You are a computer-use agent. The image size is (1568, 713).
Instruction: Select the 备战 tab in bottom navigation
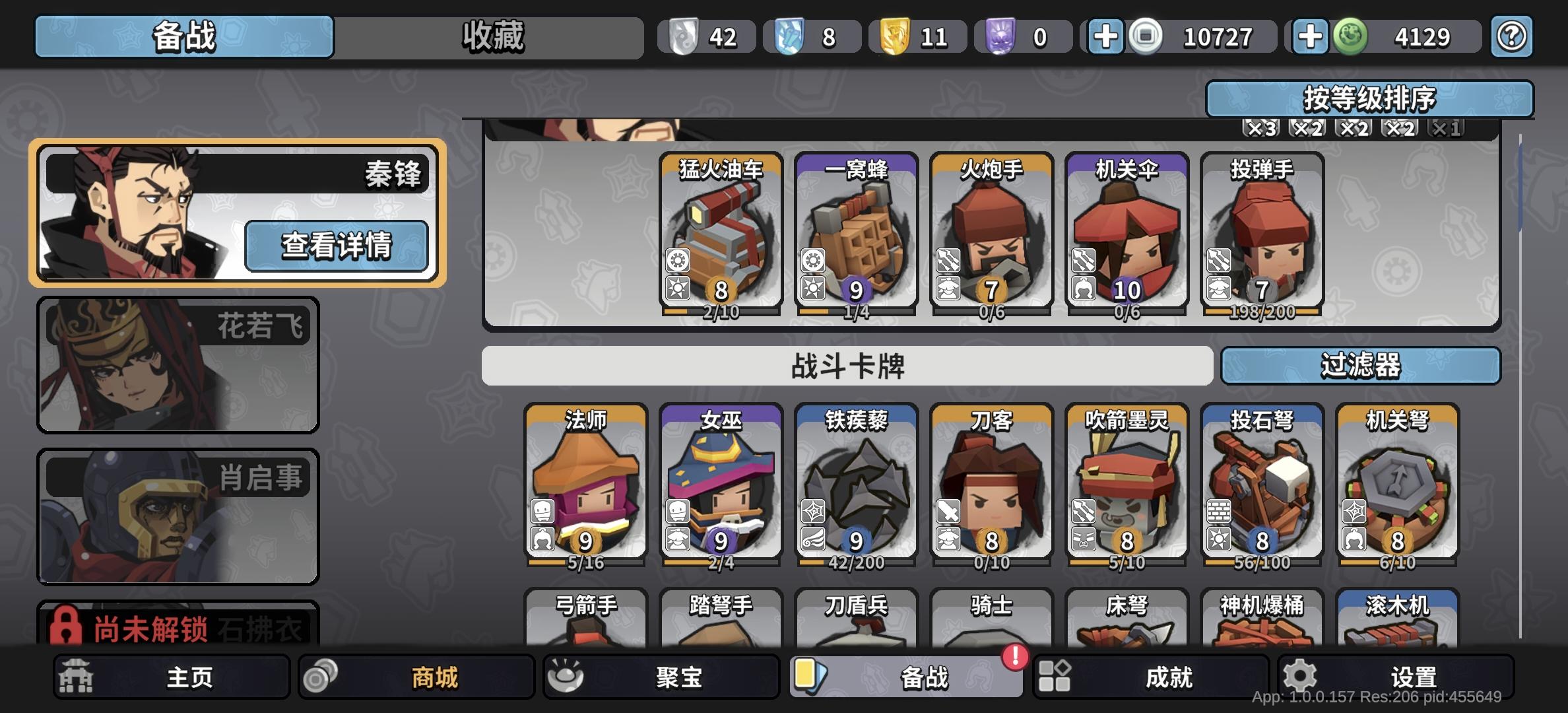point(907,677)
